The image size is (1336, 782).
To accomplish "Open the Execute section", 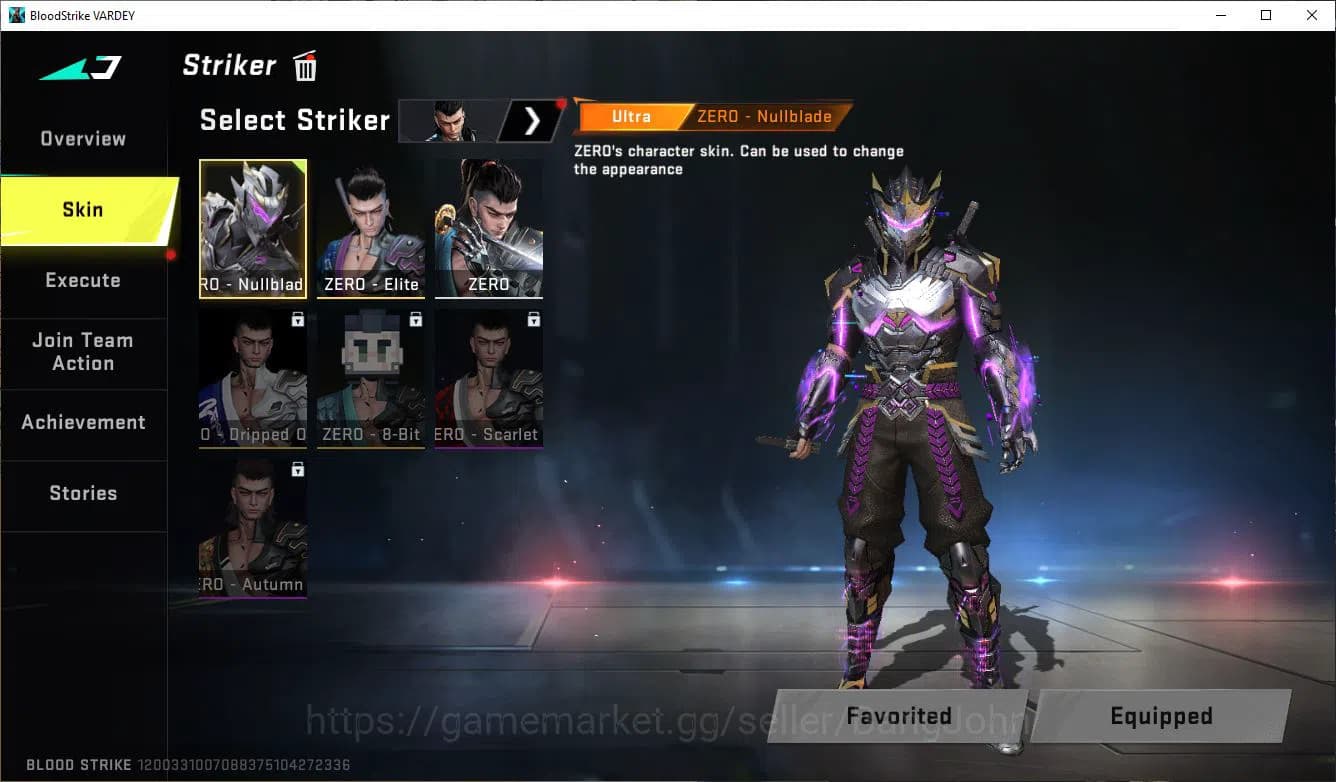I will [83, 280].
